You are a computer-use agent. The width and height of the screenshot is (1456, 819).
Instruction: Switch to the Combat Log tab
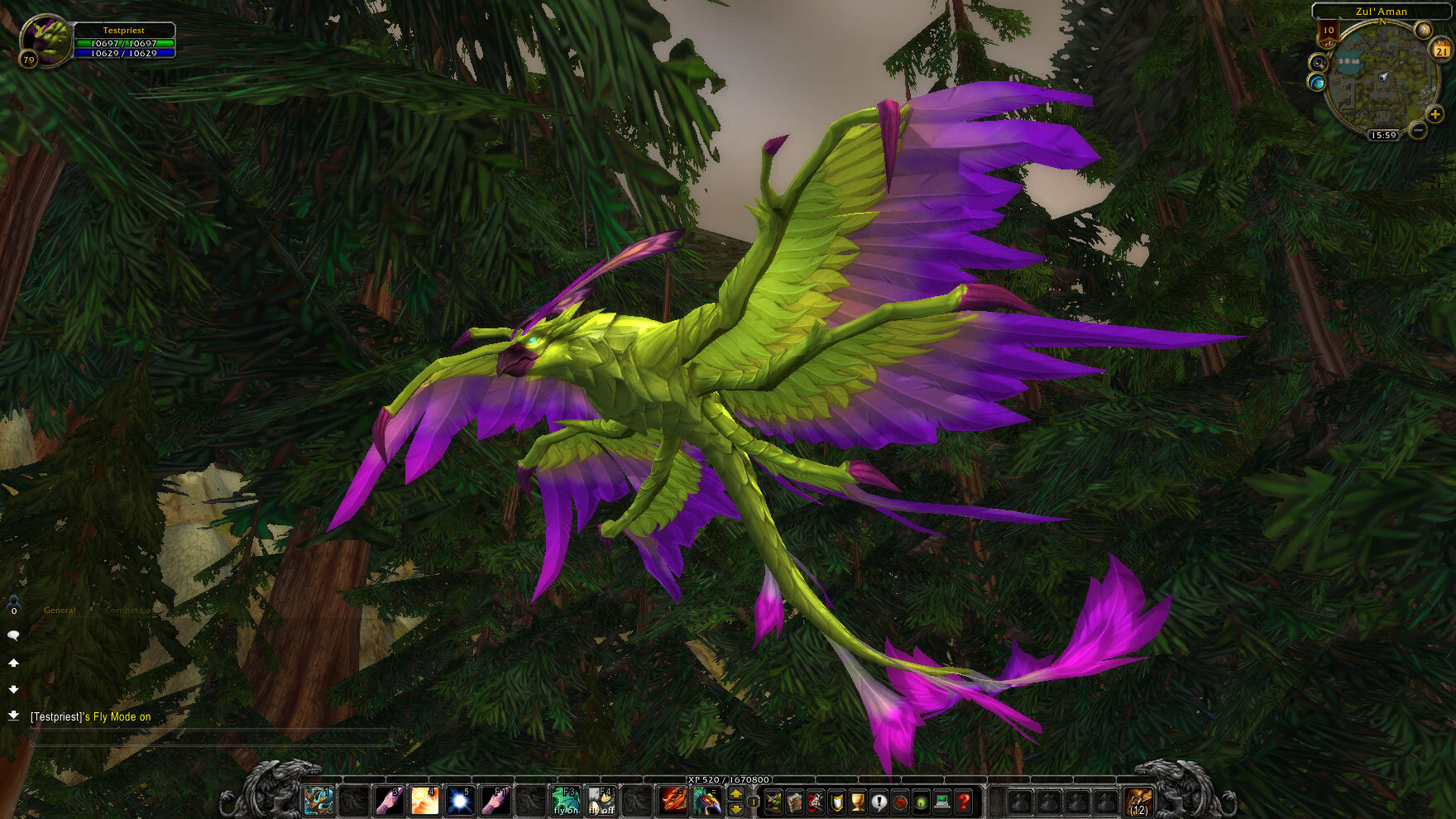tap(130, 610)
